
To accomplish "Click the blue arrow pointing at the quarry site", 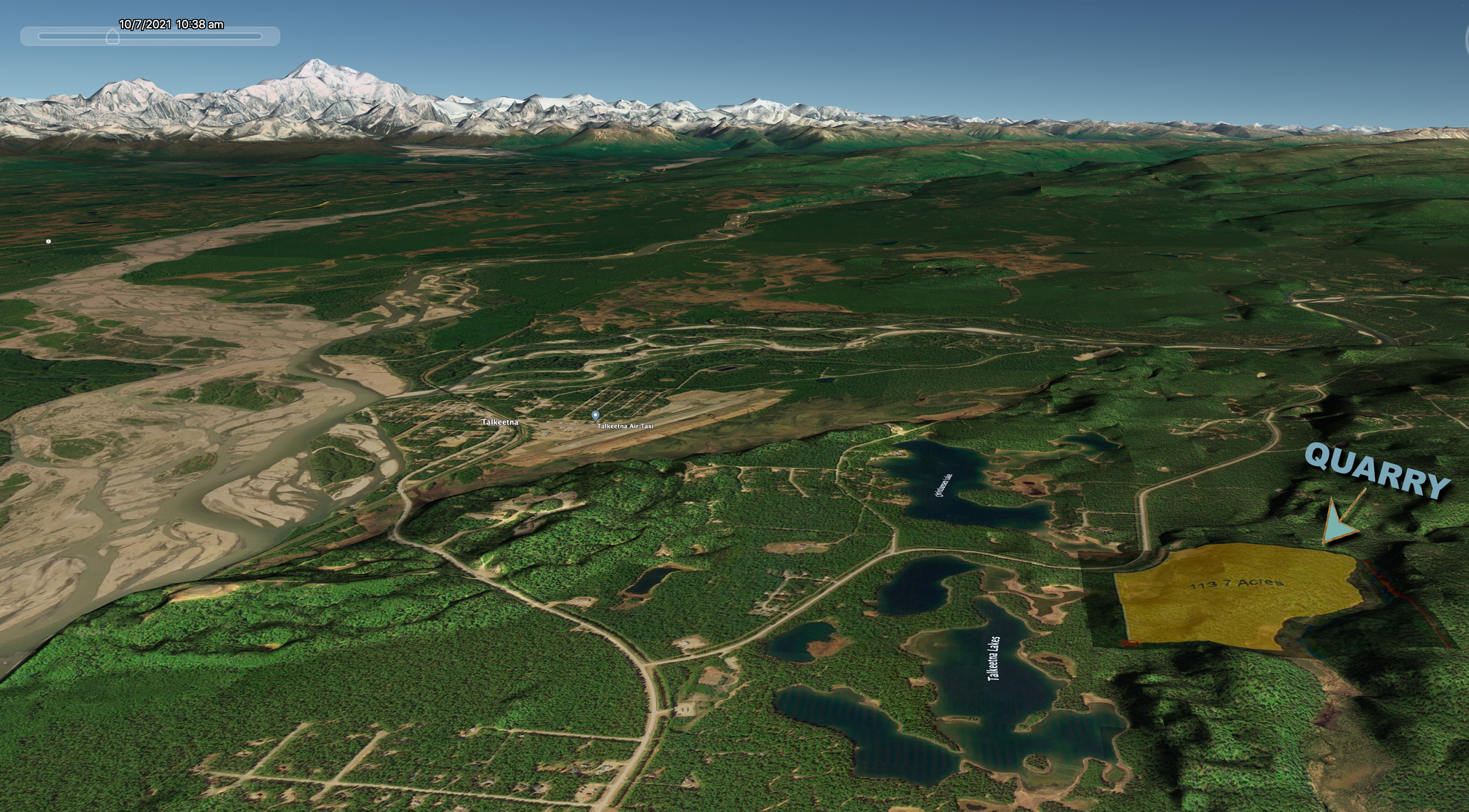I will [1335, 523].
